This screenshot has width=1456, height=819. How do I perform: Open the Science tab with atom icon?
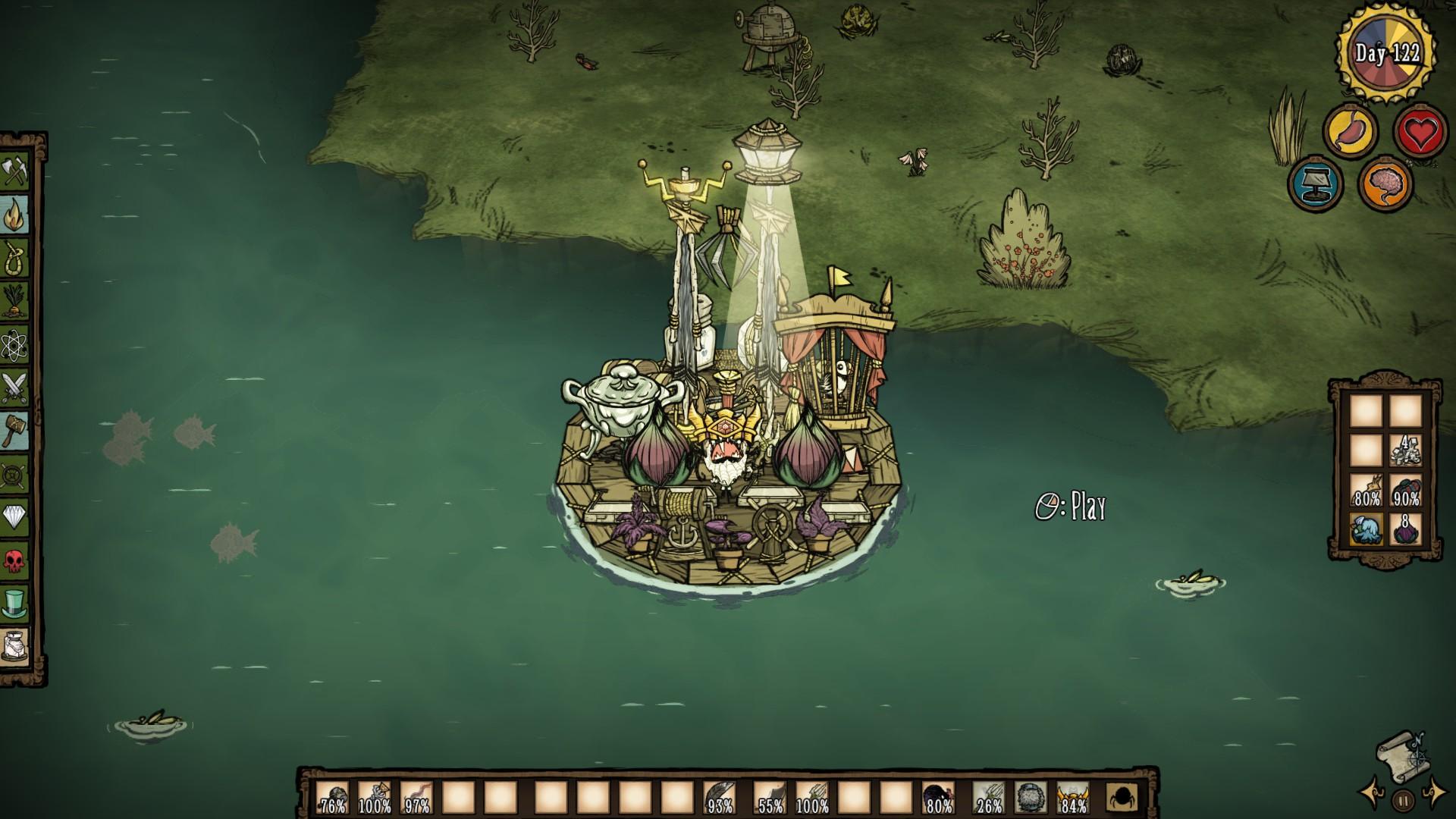tap(16, 345)
